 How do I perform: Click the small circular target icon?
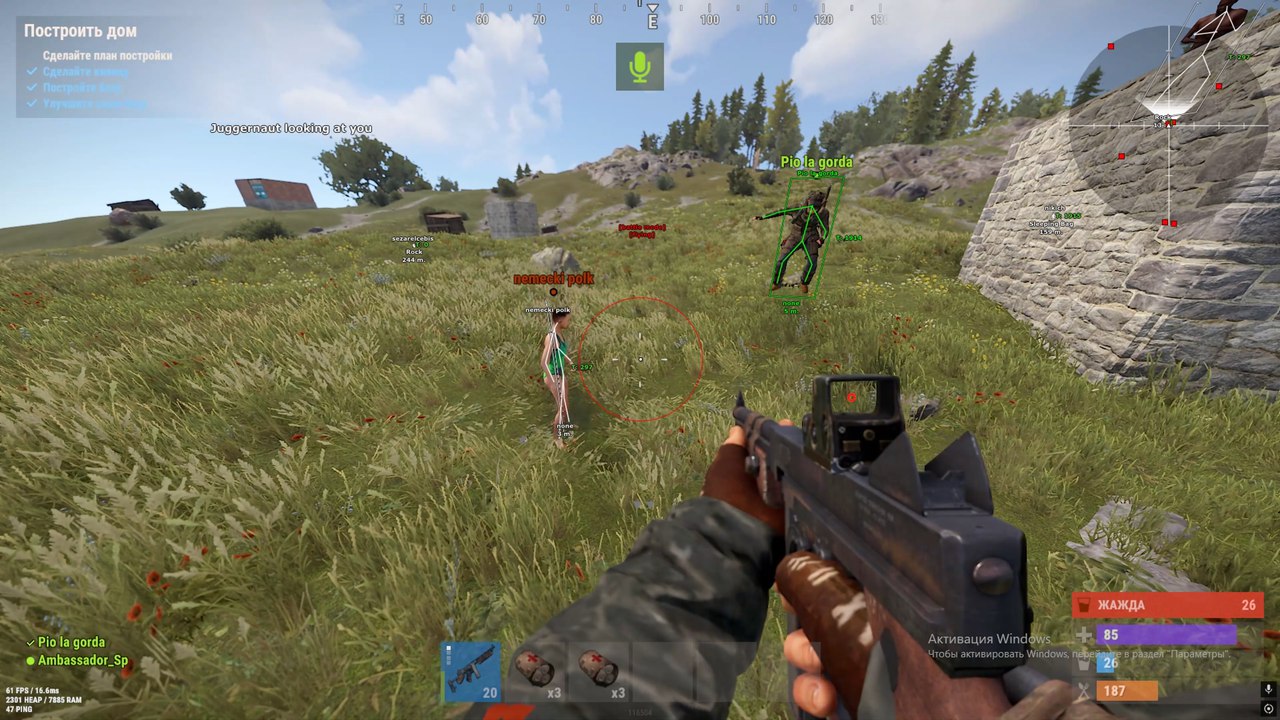[1268, 709]
